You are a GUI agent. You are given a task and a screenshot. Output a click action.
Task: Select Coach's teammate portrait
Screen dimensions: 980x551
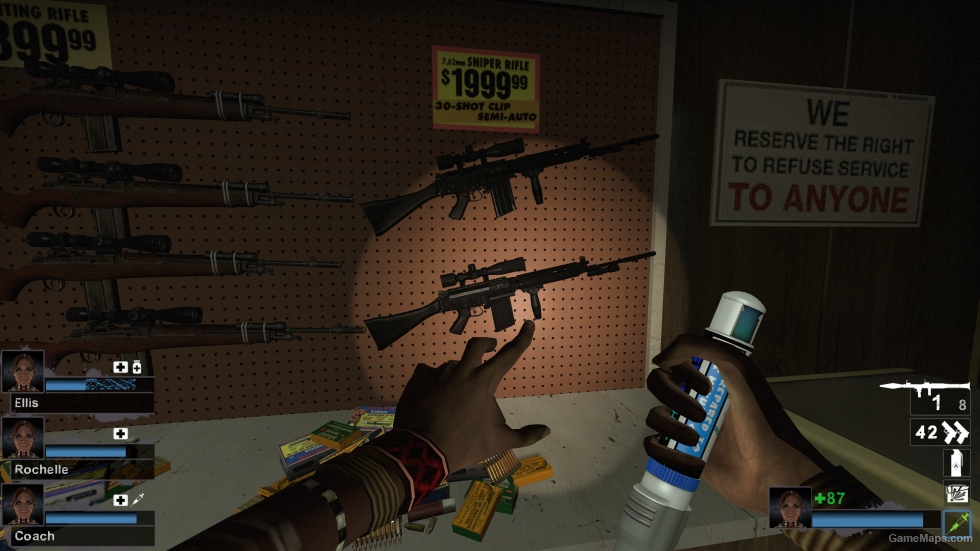(x=22, y=504)
